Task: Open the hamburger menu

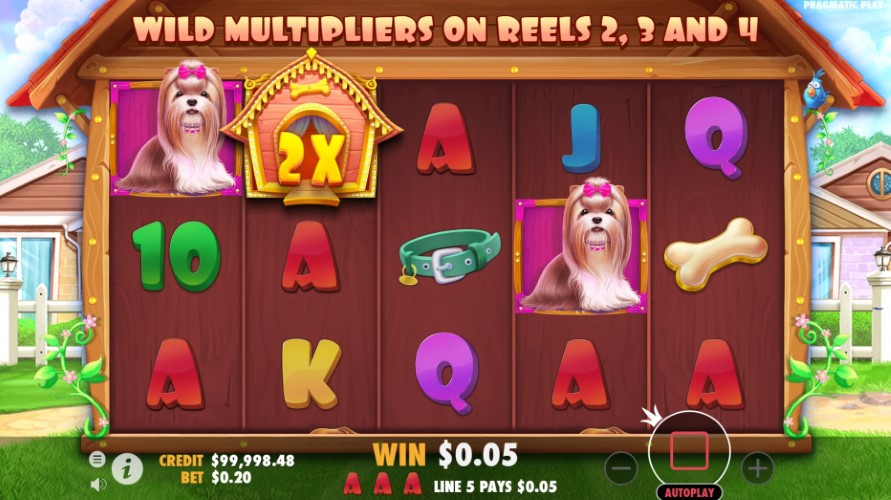Action: (97, 459)
